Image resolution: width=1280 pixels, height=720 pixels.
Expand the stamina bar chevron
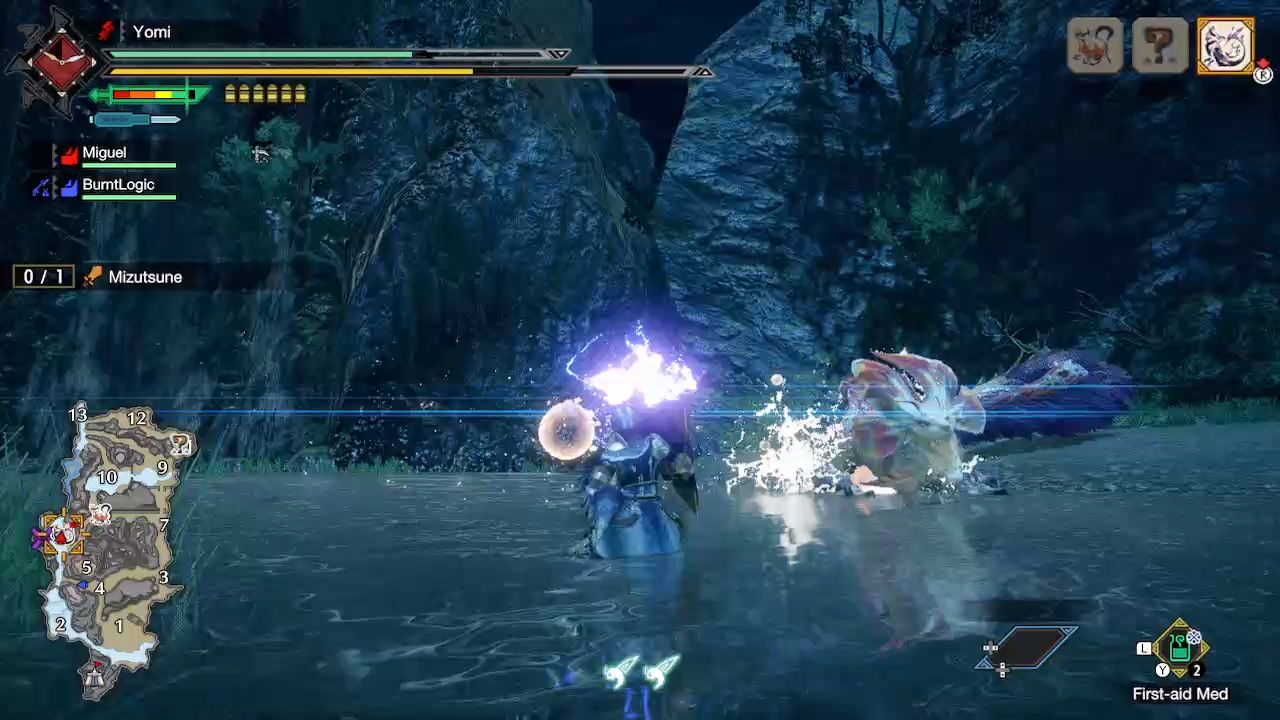coord(703,72)
